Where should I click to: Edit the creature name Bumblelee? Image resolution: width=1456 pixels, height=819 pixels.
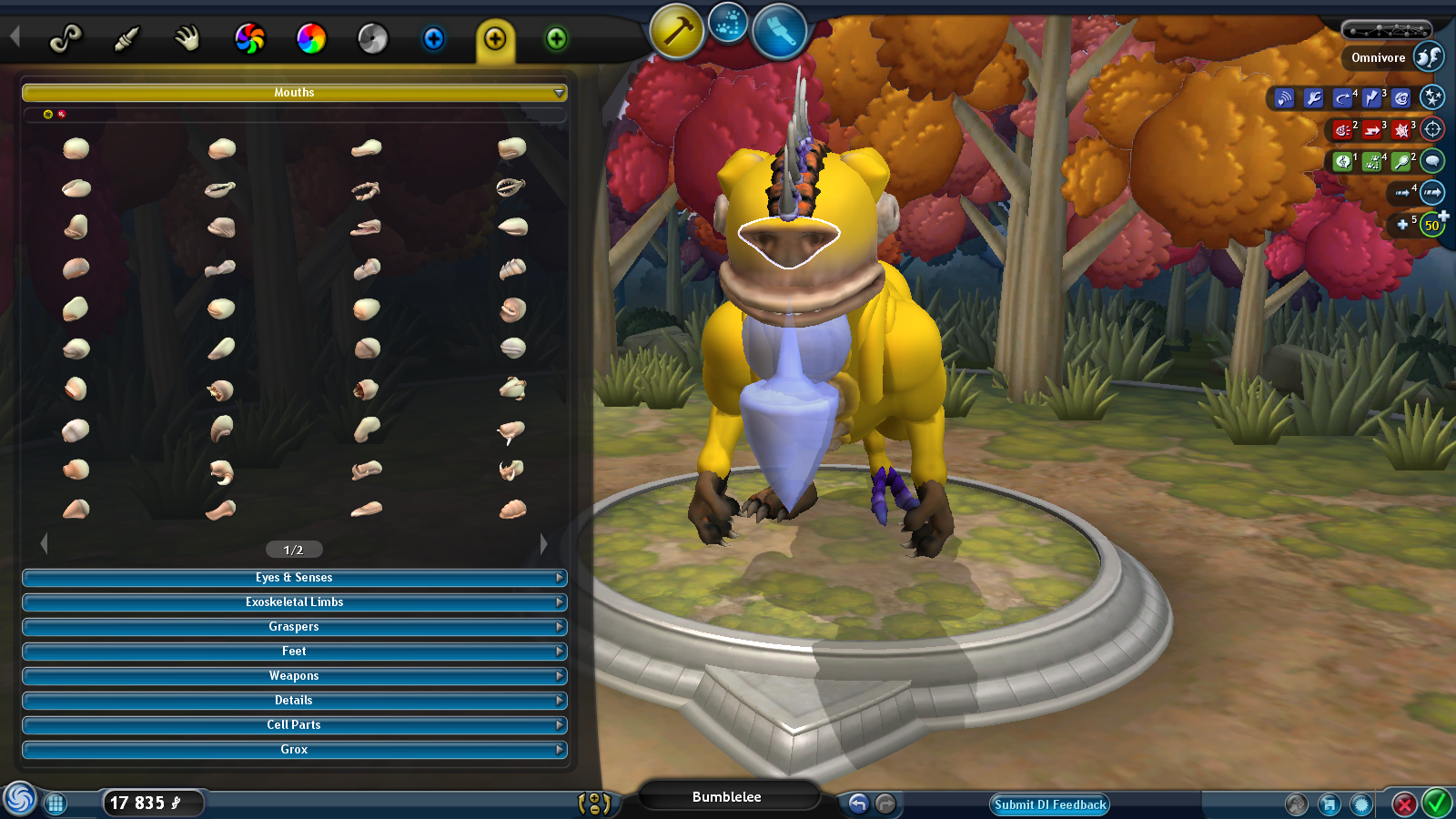tap(727, 797)
